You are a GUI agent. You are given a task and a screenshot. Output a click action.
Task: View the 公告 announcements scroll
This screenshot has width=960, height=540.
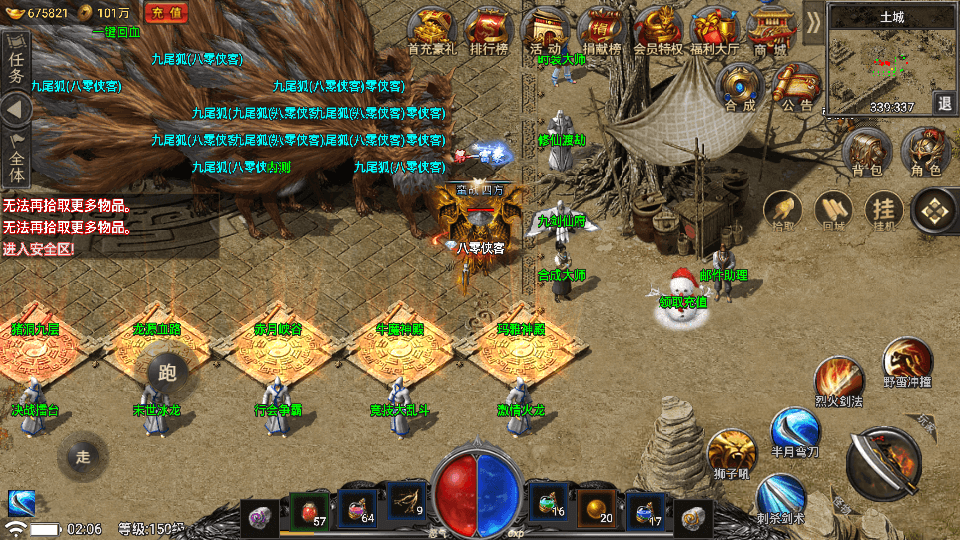pyautogui.click(x=797, y=87)
